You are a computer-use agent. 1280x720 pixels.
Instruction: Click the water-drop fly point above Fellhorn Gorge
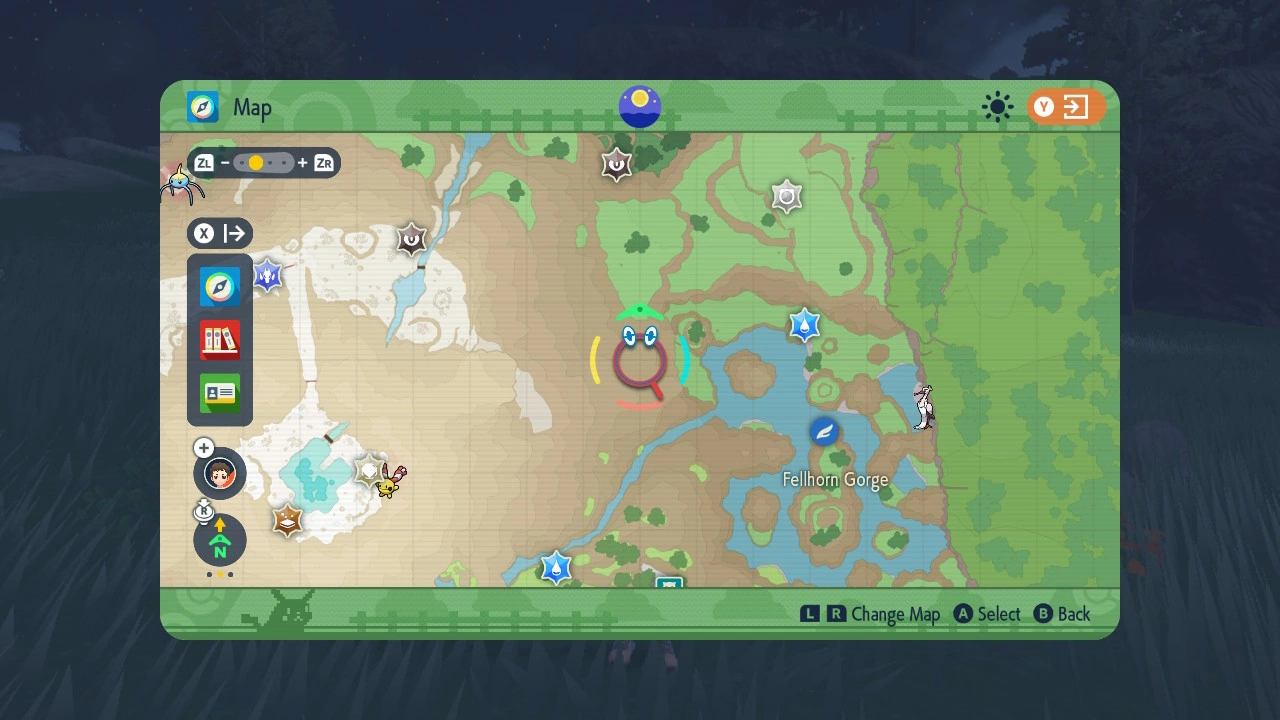pyautogui.click(x=805, y=324)
